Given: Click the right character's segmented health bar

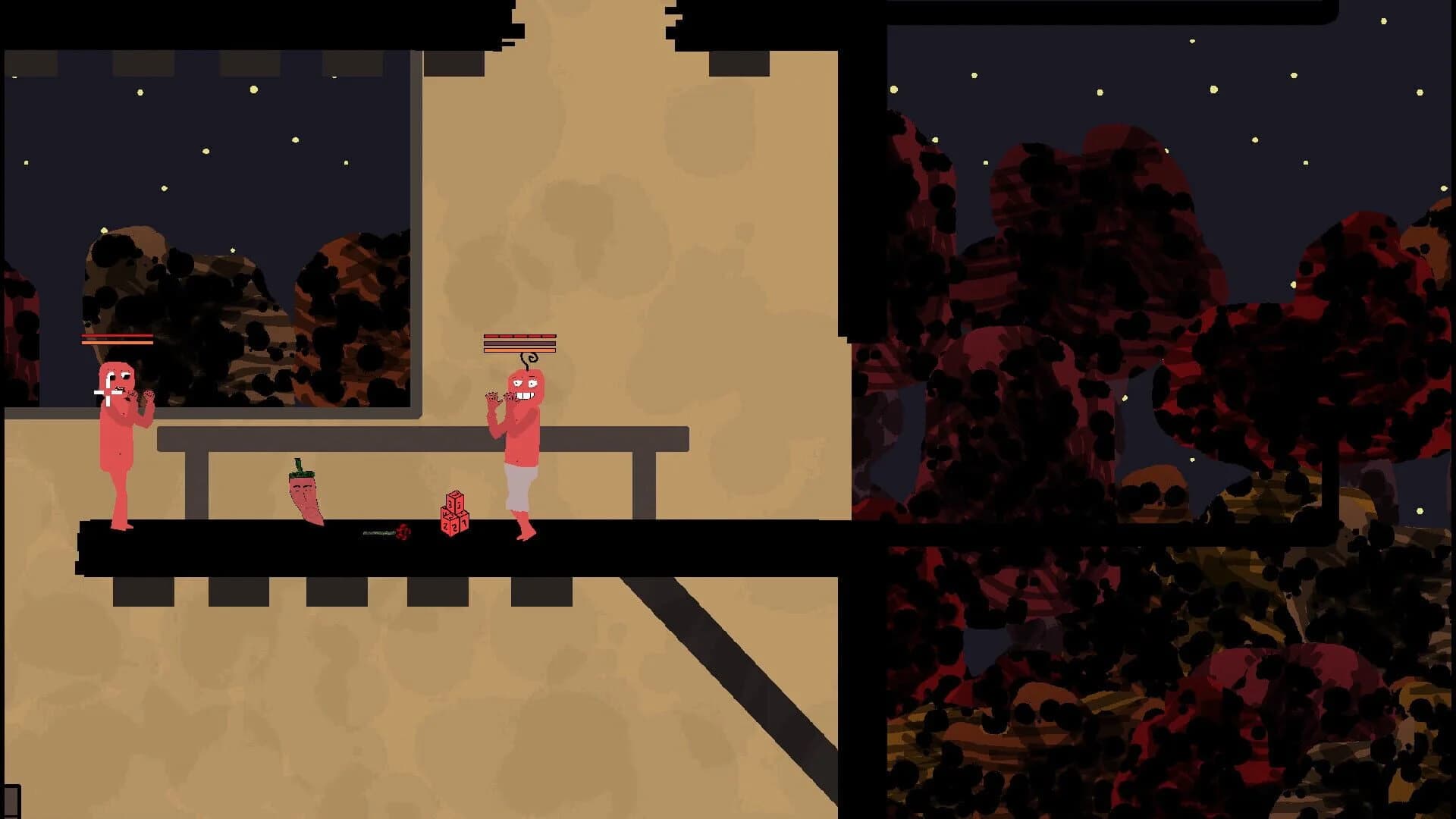Looking at the screenshot, I should point(519,334).
